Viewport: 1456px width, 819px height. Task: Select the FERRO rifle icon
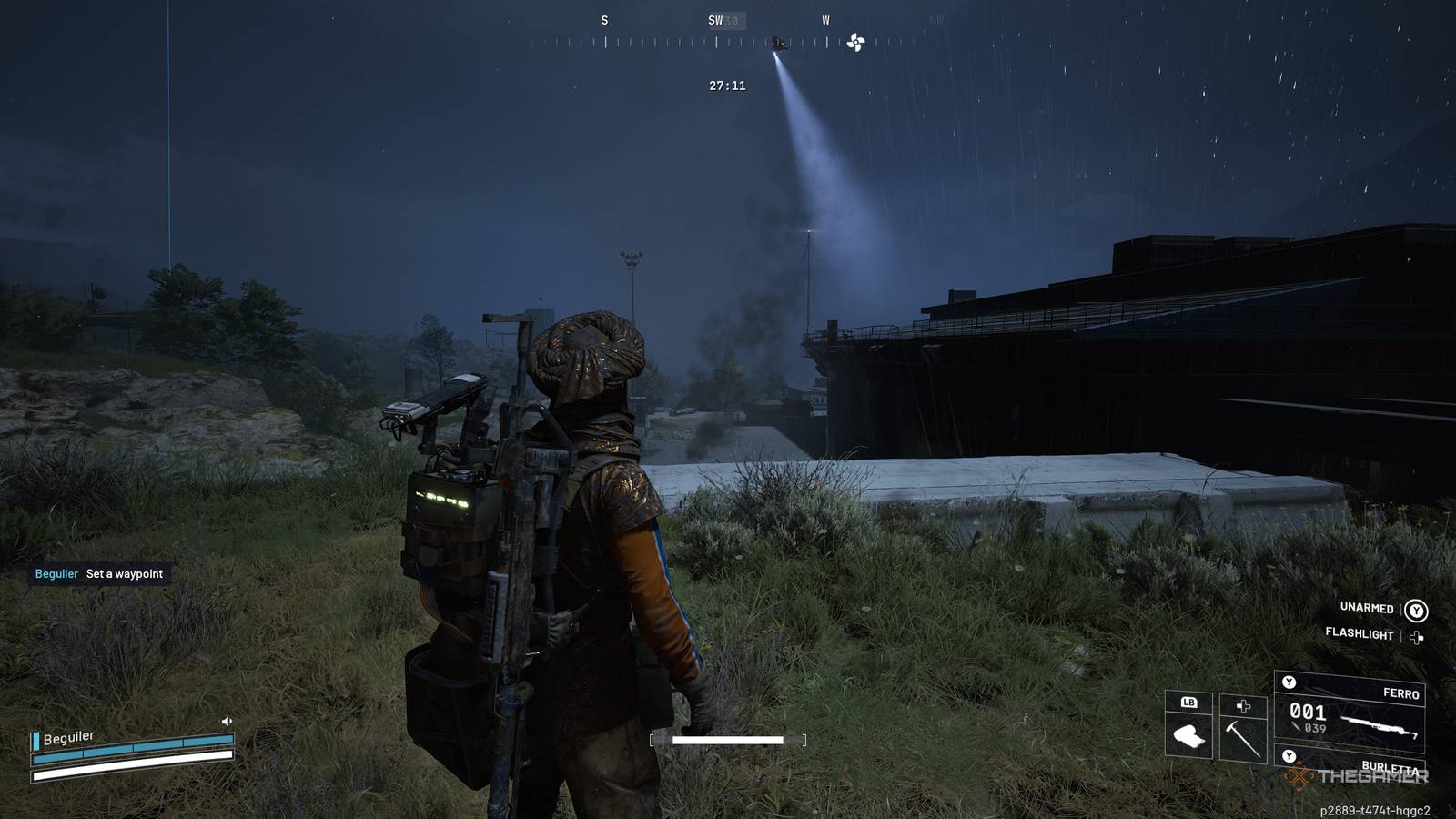coord(1379,726)
